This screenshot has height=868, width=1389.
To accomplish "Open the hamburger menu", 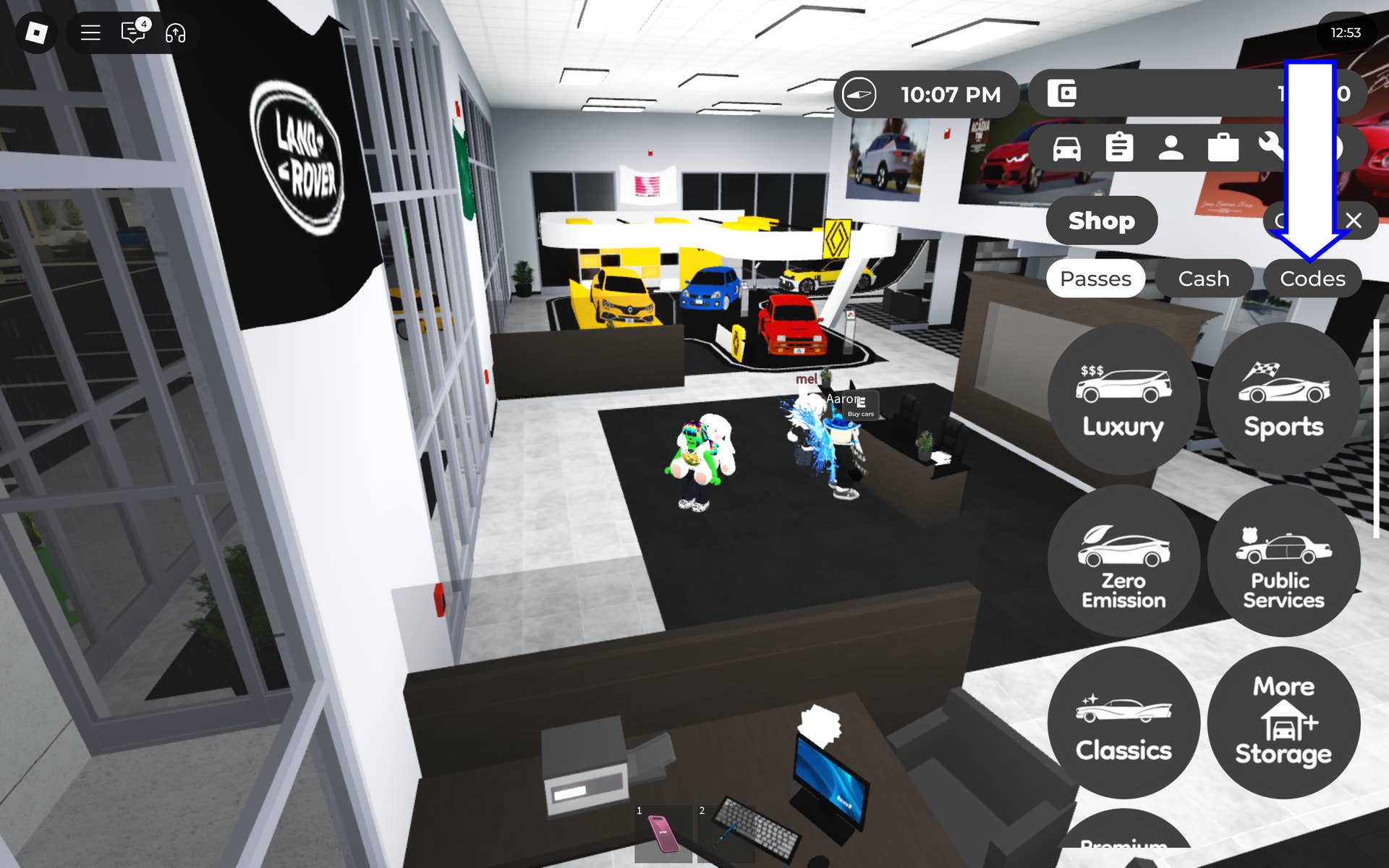I will pyautogui.click(x=90, y=33).
